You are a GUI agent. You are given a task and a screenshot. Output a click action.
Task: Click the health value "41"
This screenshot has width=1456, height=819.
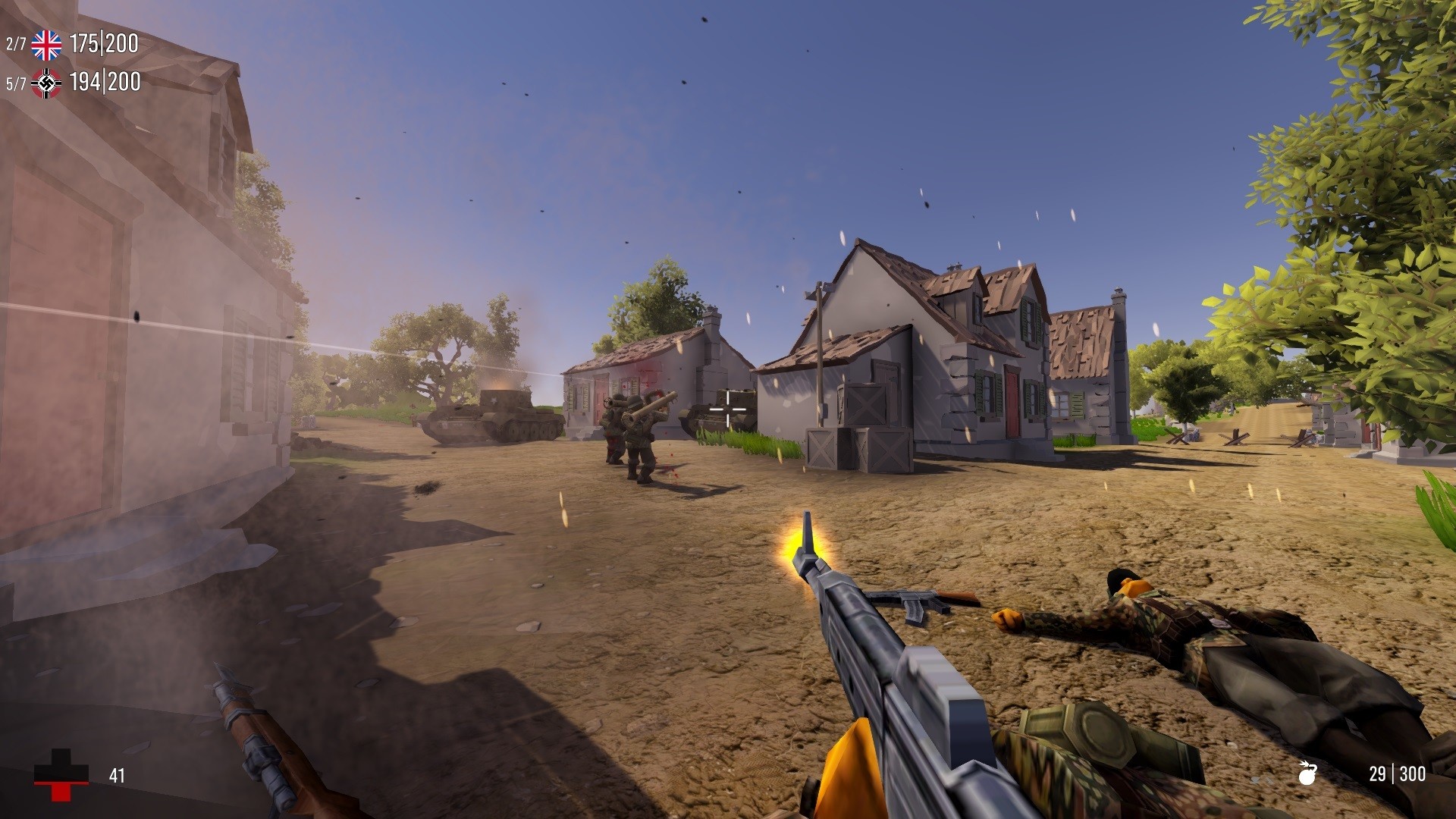(x=115, y=774)
